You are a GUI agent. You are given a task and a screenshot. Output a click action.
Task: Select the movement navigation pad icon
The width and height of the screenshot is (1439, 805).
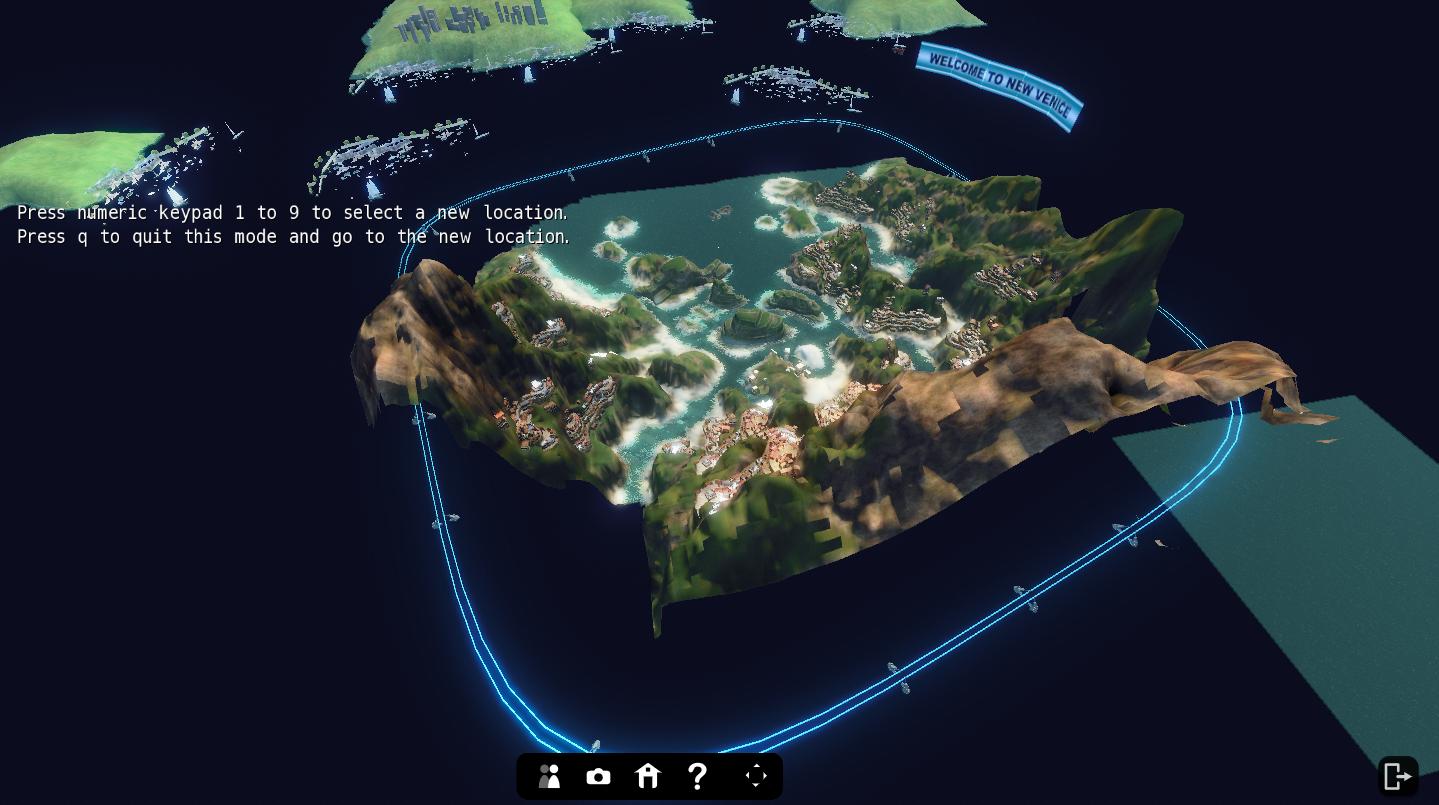(x=756, y=776)
